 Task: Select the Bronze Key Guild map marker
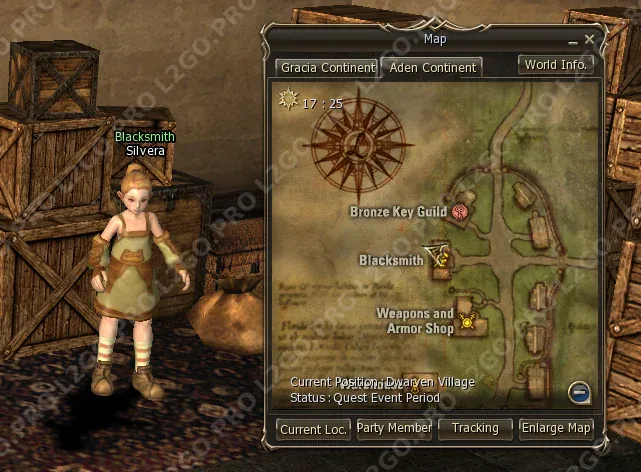(x=460, y=211)
